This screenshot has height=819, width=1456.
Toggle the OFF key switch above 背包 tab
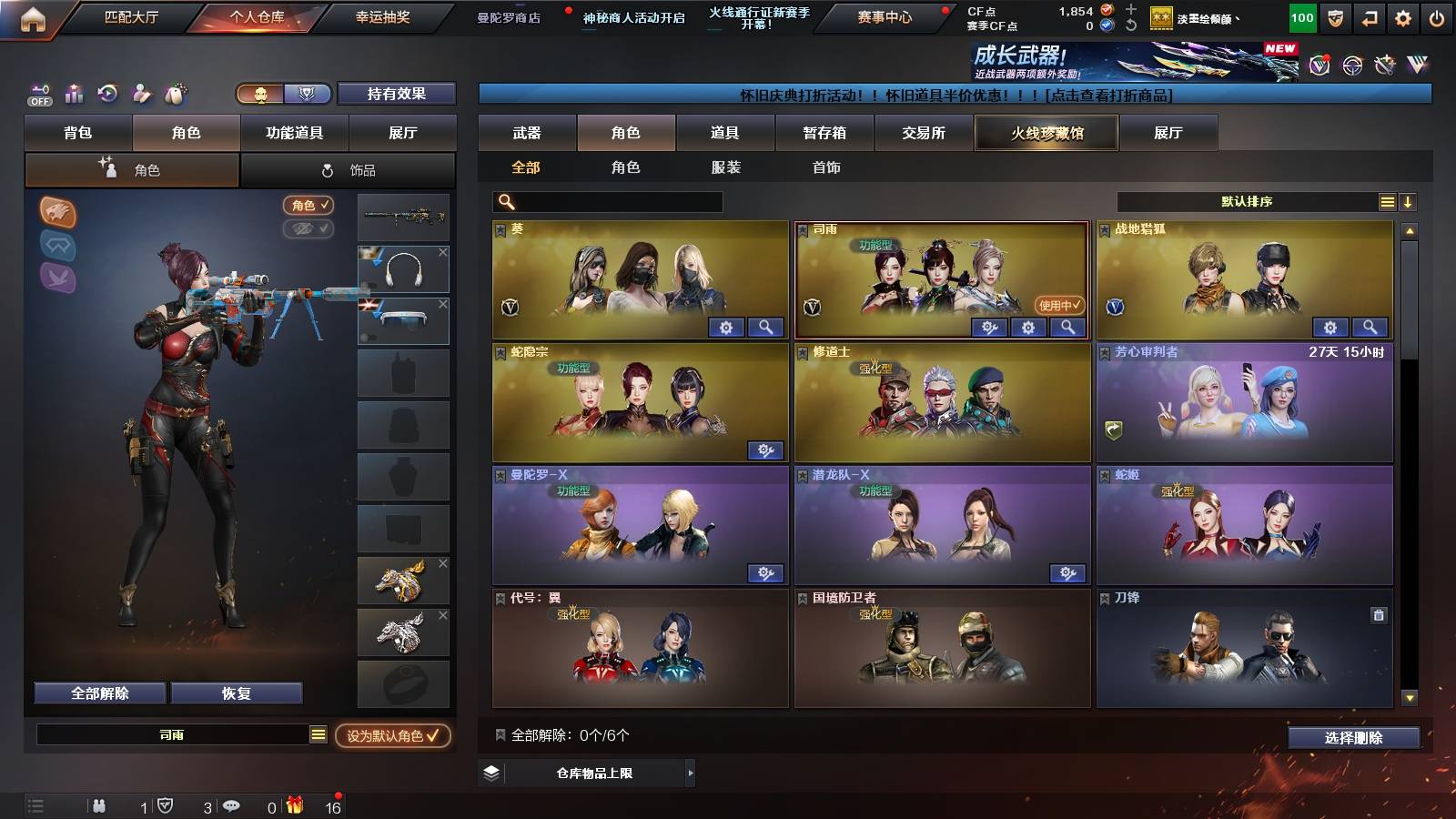38,92
